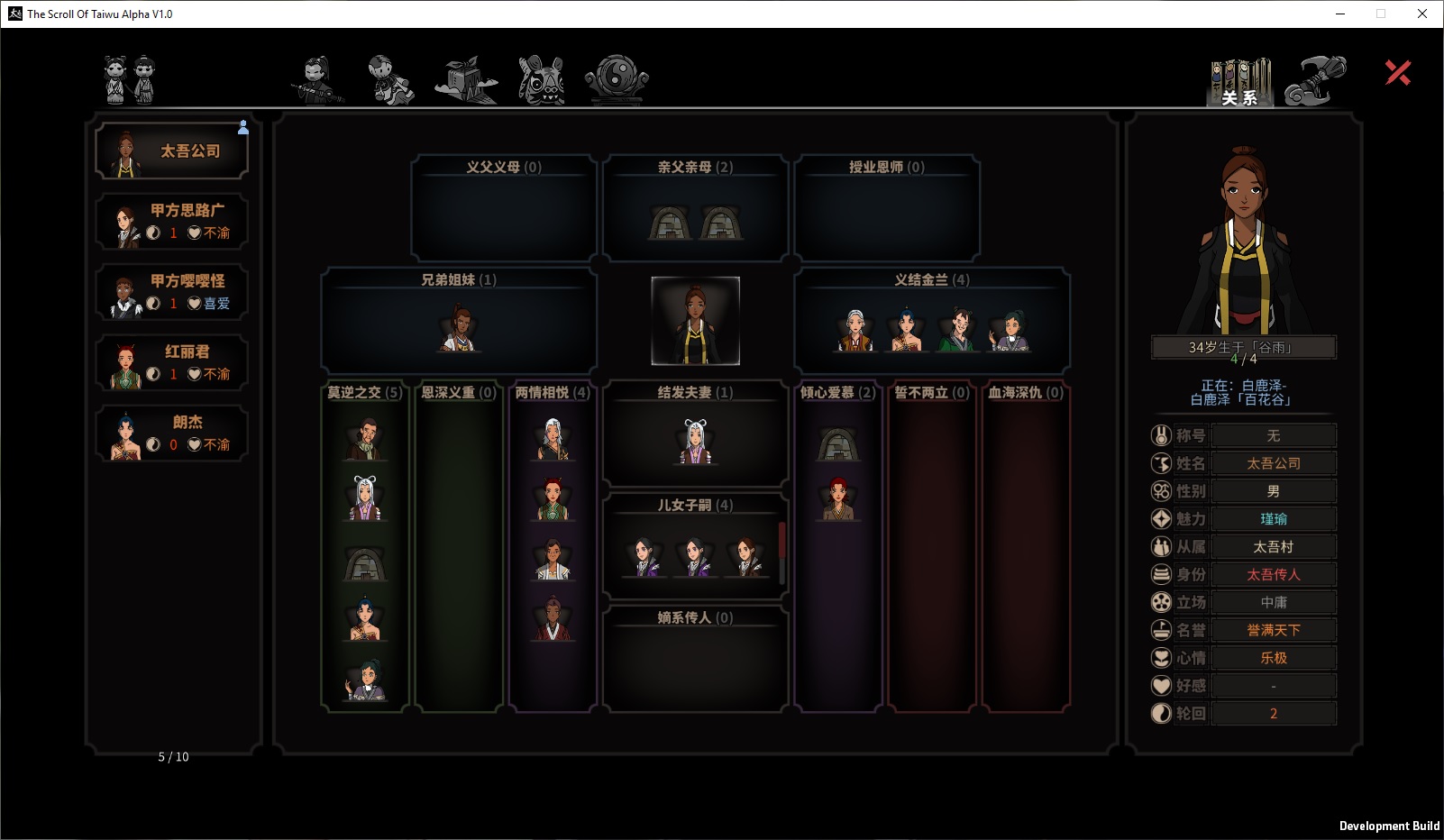Click the center portrait of 太吾公司

[x=695, y=321]
